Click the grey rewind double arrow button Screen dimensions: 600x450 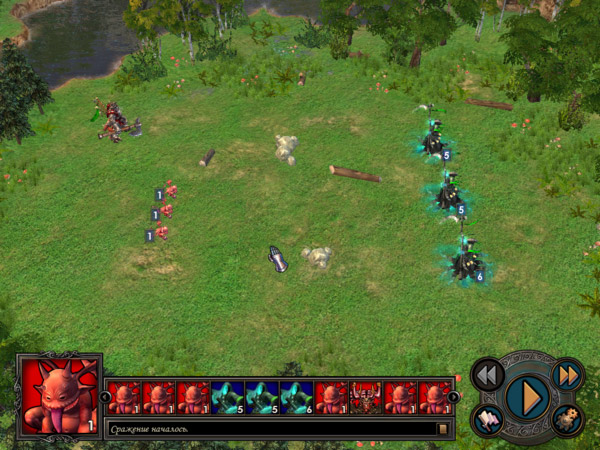[x=487, y=375]
